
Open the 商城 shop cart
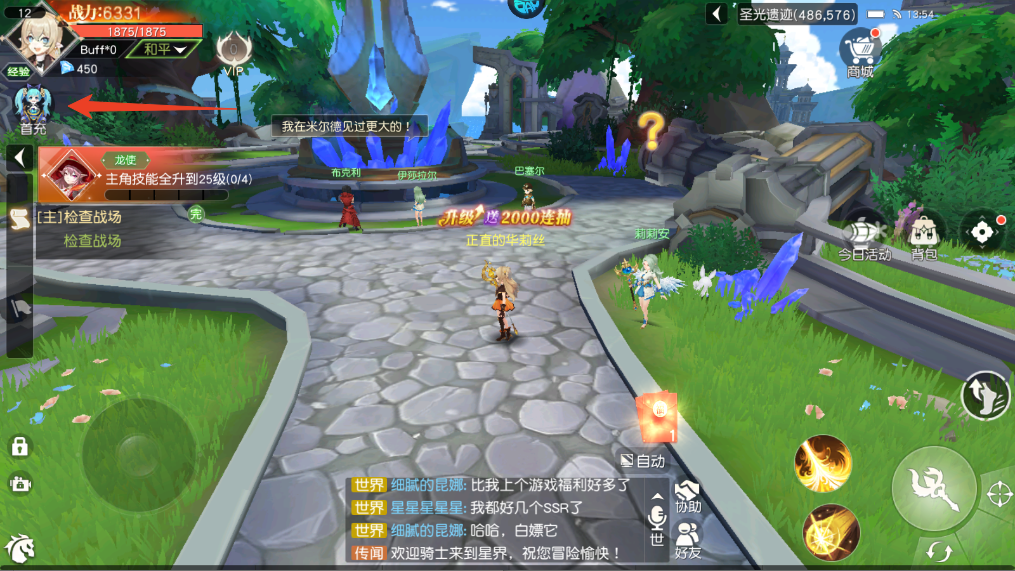pyautogui.click(x=860, y=52)
